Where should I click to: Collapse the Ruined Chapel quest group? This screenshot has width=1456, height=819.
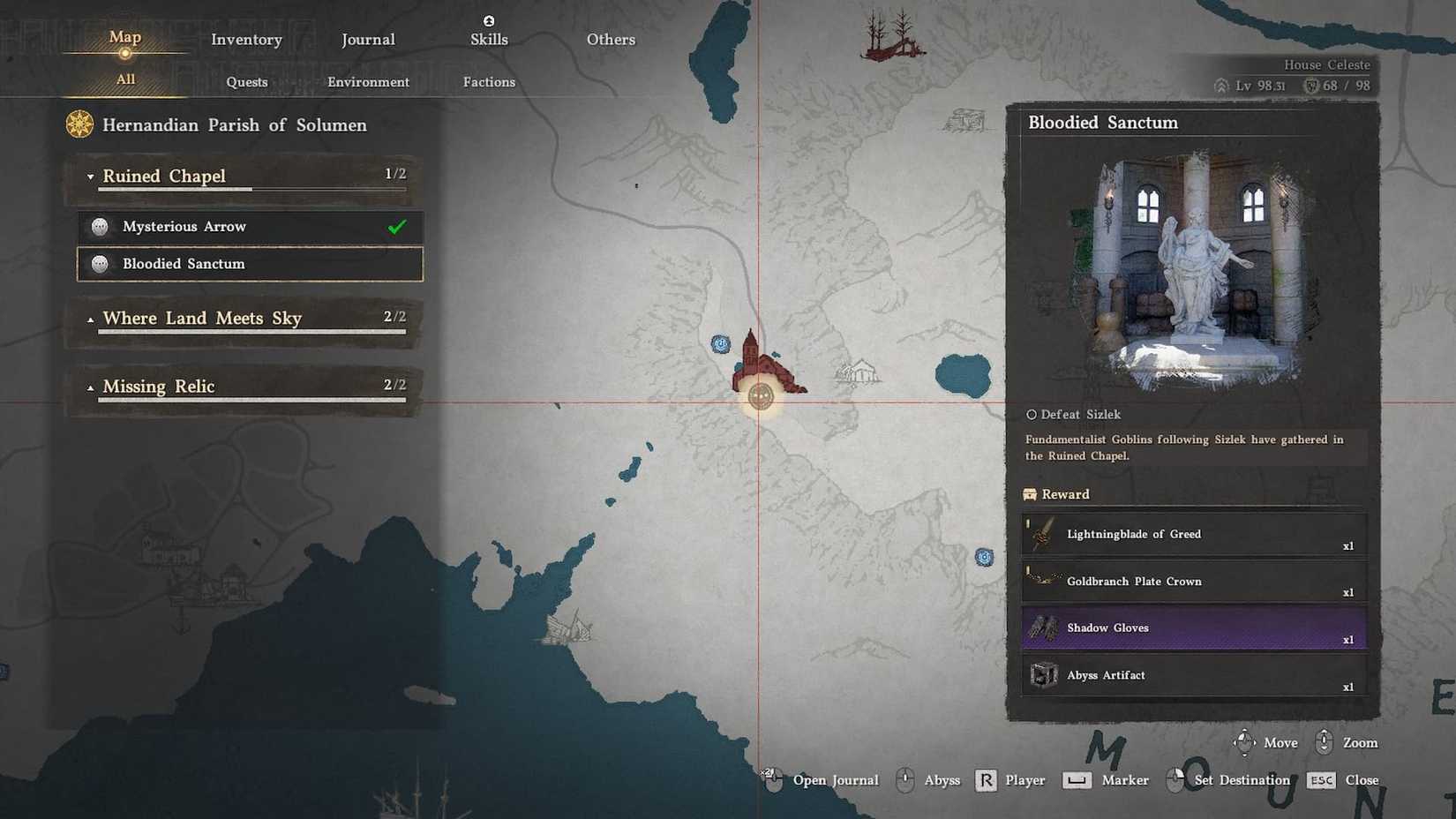(91, 176)
